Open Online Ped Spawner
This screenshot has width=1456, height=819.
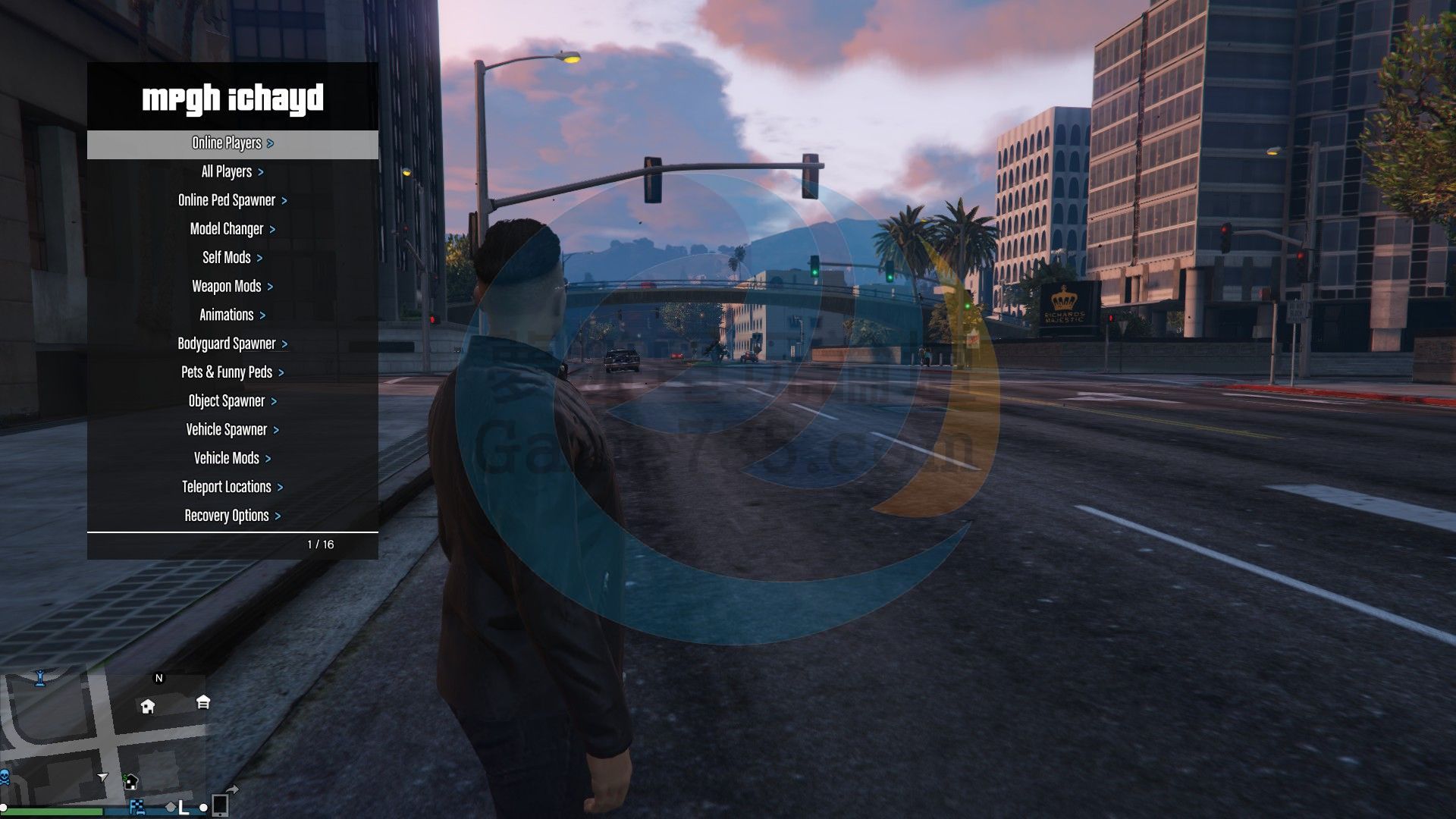point(232,201)
